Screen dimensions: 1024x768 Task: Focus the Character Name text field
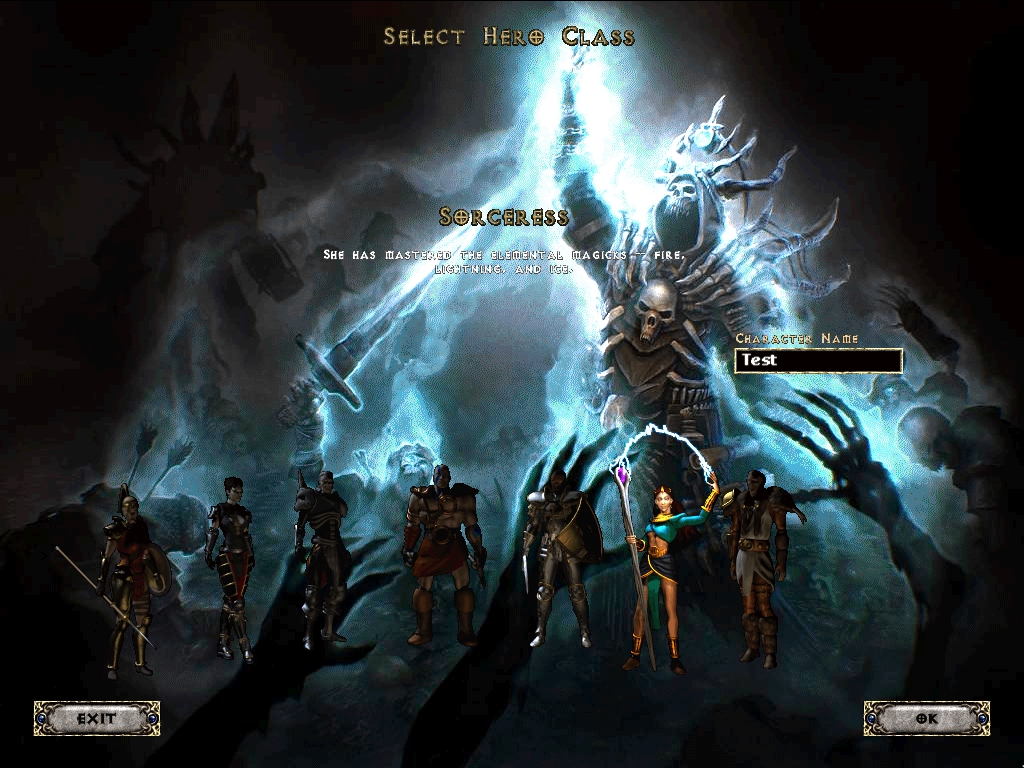point(818,361)
